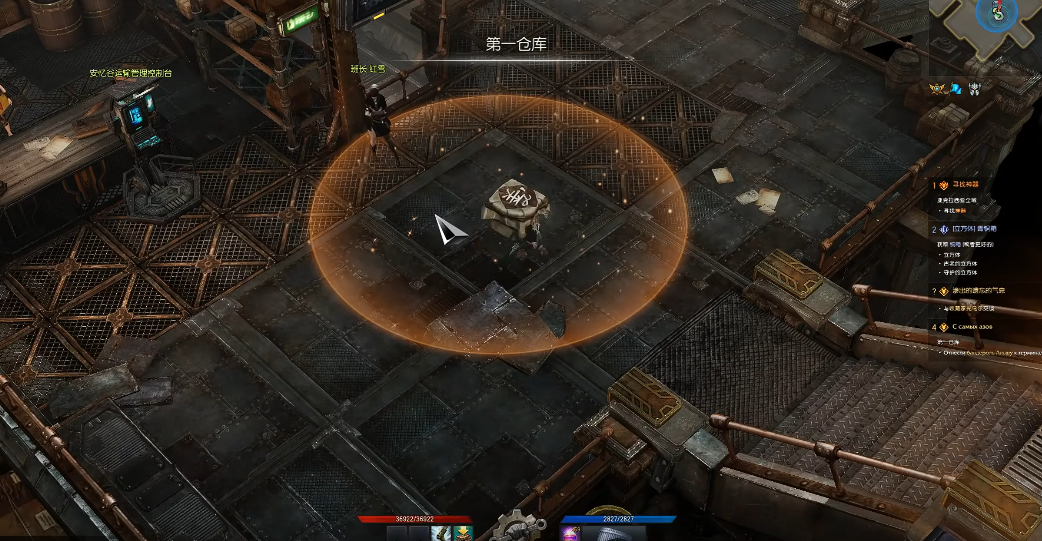
Task: Activate the bow skill icon on the hotbar
Action: [x=441, y=533]
